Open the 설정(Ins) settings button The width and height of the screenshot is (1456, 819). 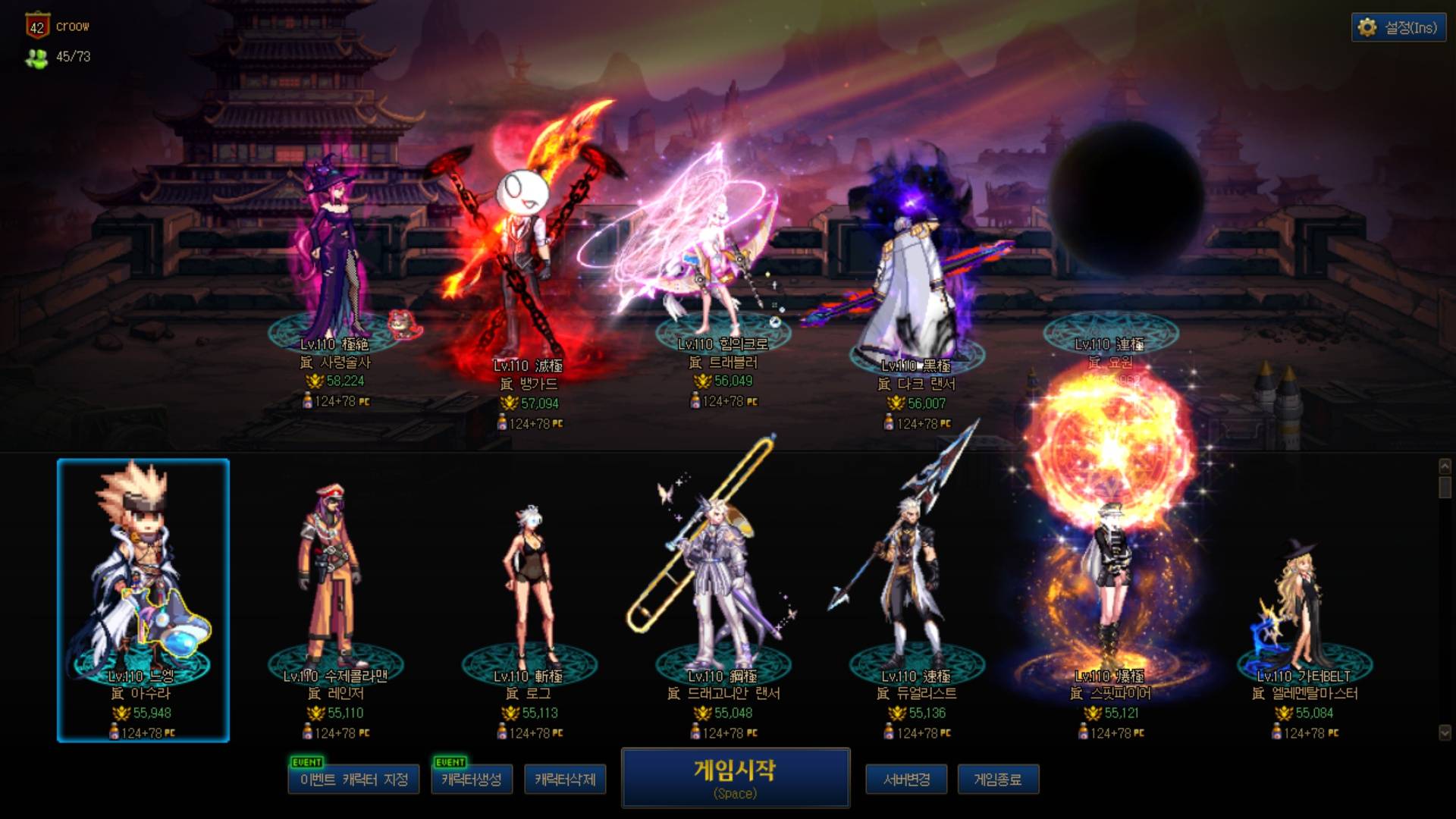(x=1398, y=28)
